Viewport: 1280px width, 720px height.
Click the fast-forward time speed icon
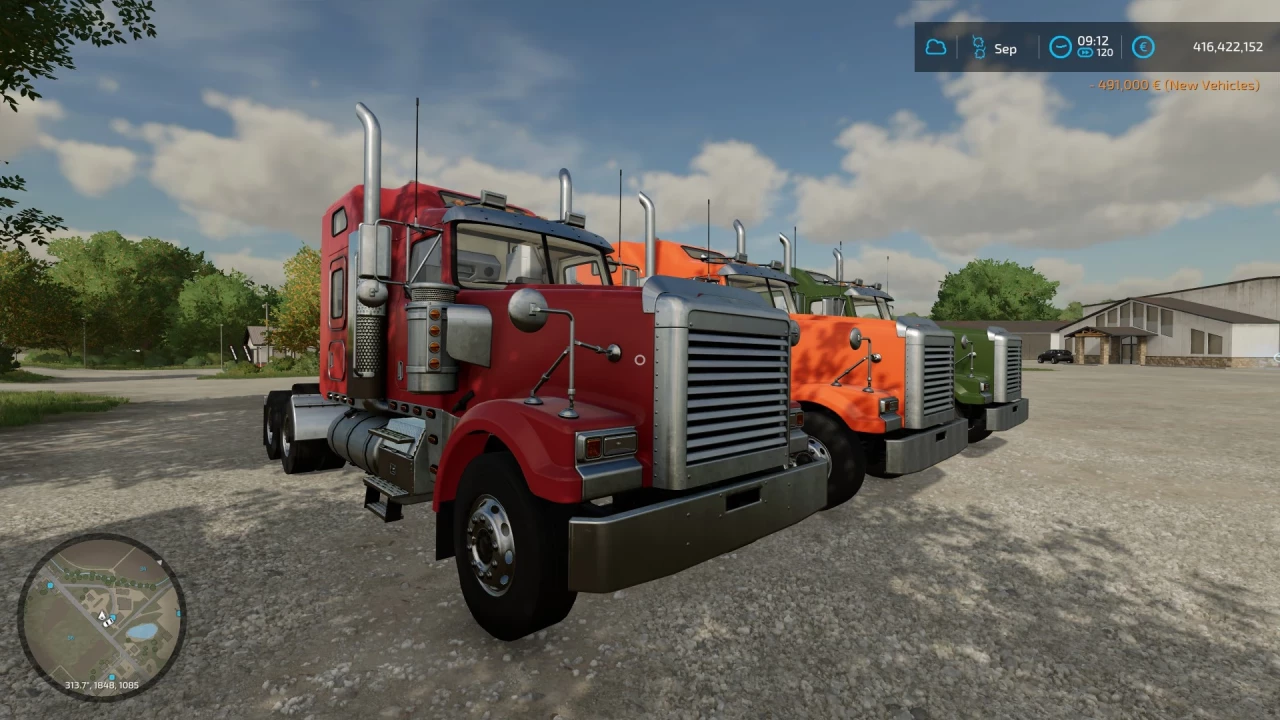(x=1085, y=53)
